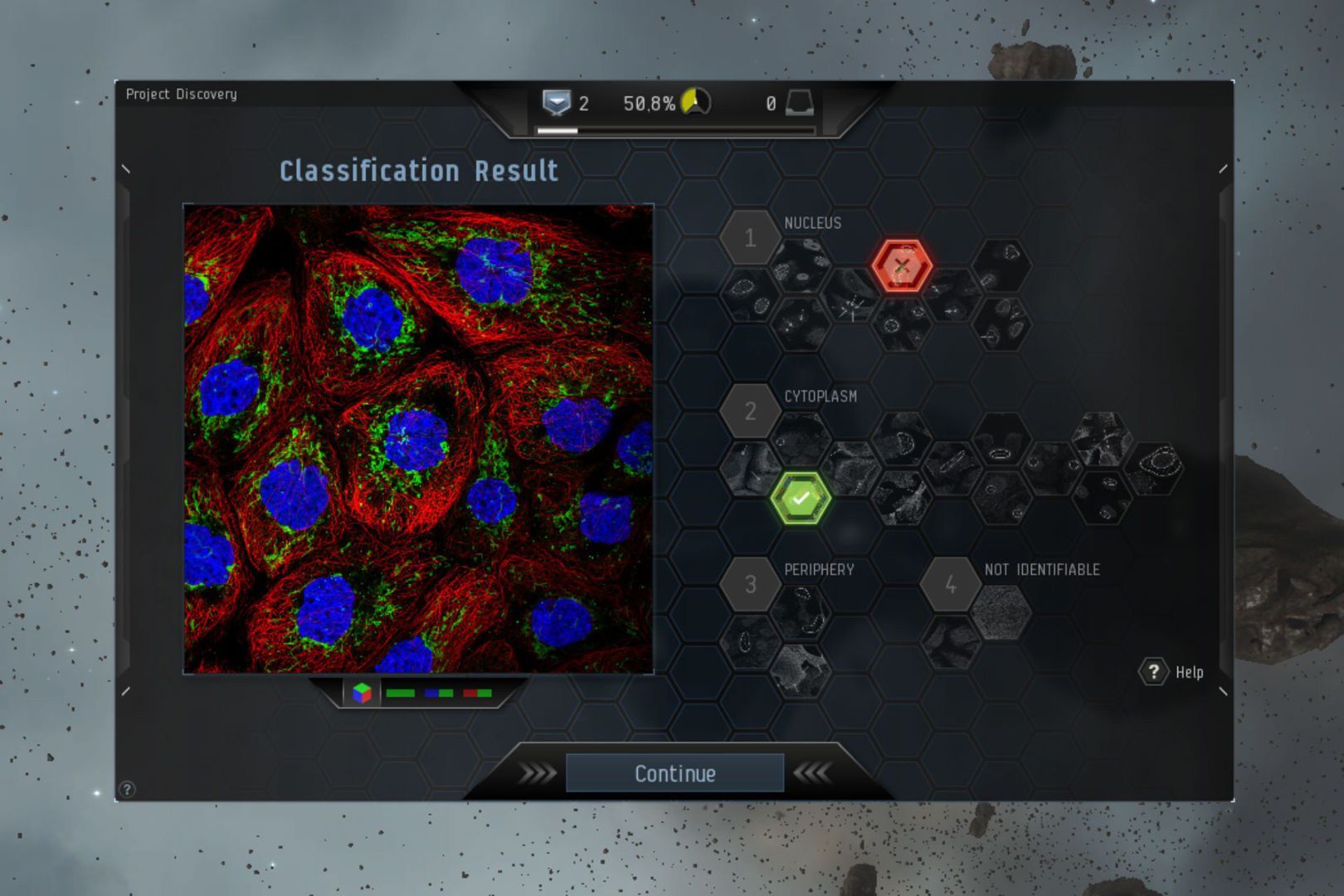
Task: Click the reward crate icon in the top bar
Action: [x=799, y=103]
